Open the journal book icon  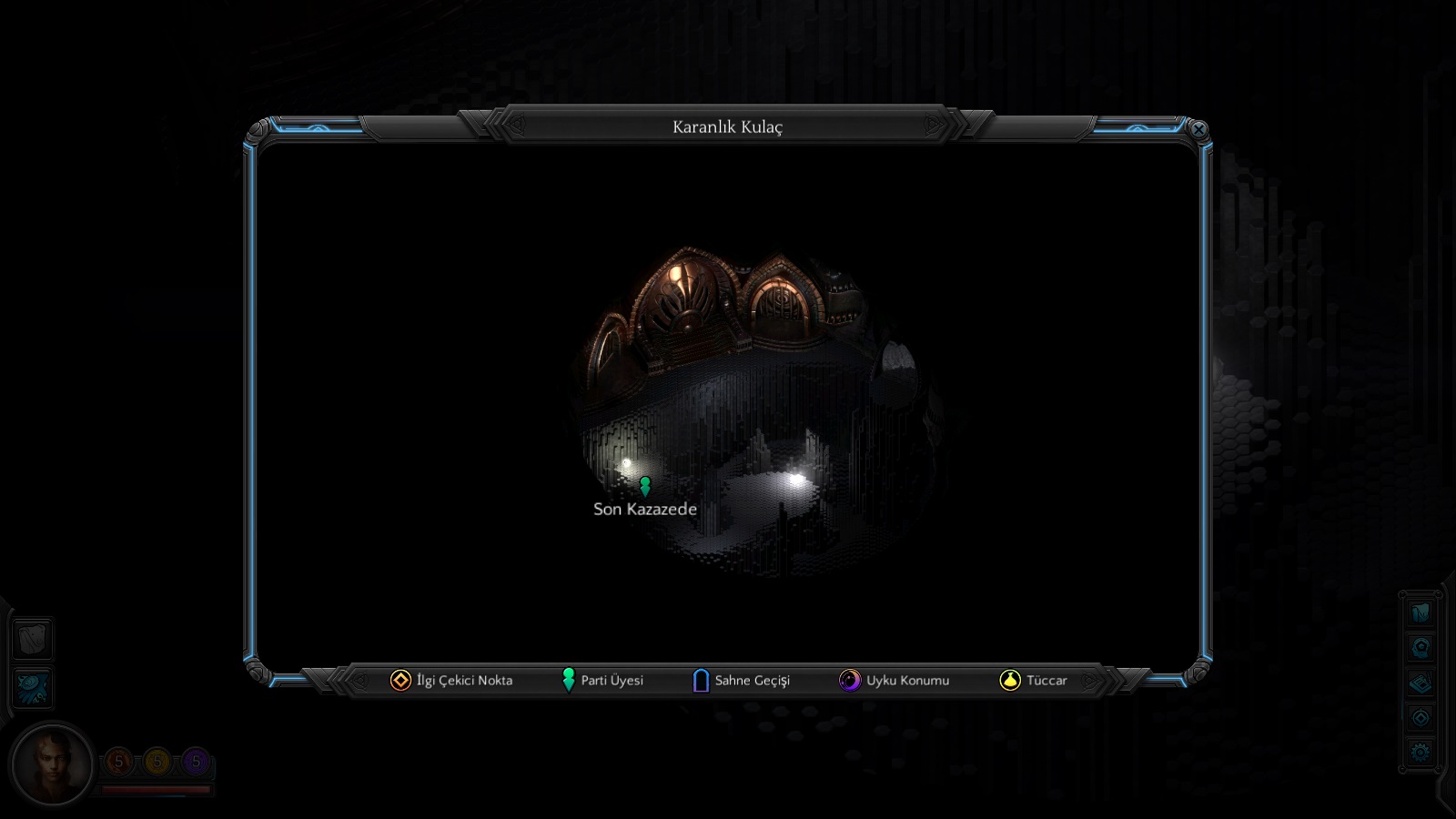point(1421,682)
